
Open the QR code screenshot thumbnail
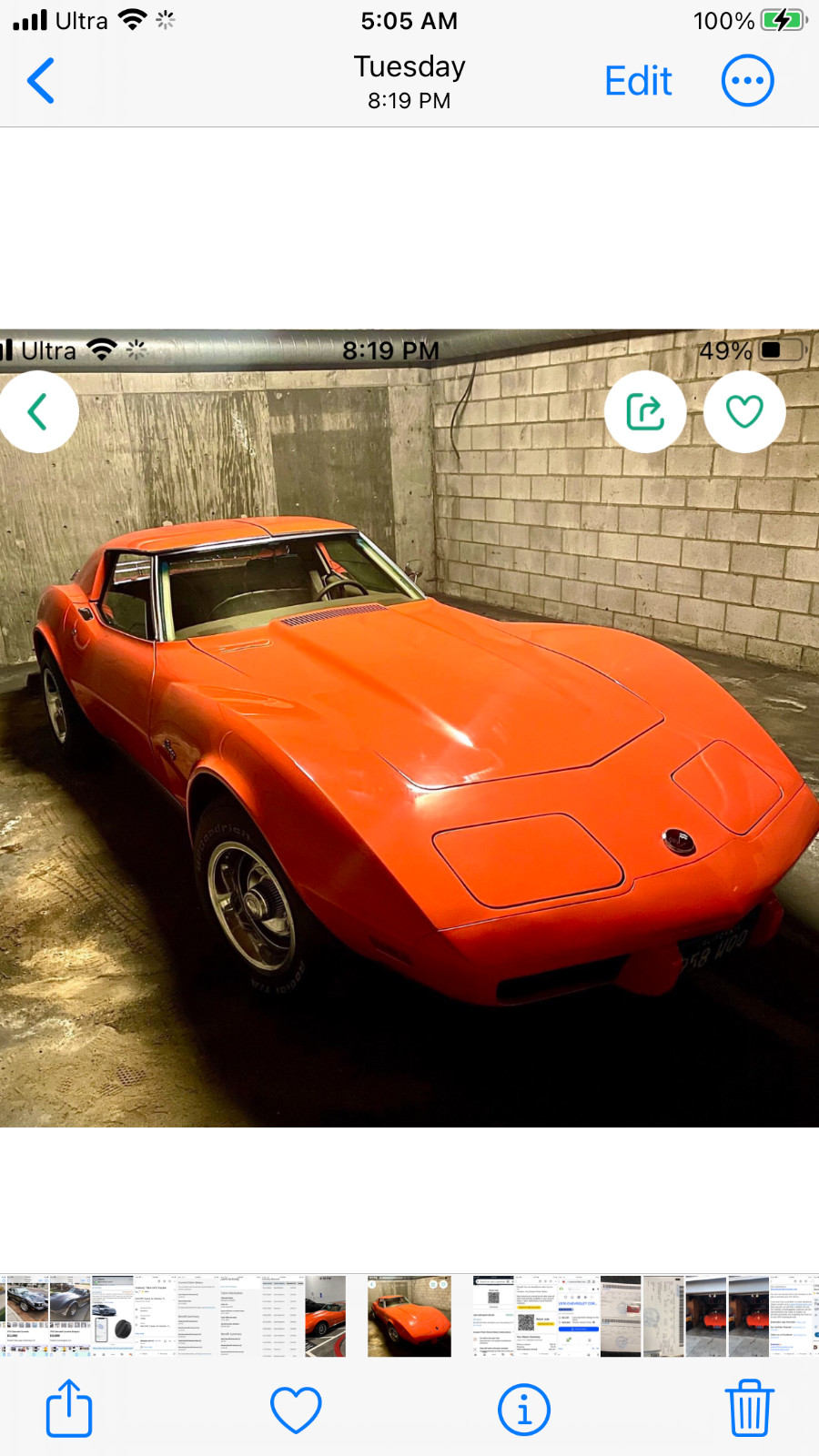pyautogui.click(x=494, y=1316)
